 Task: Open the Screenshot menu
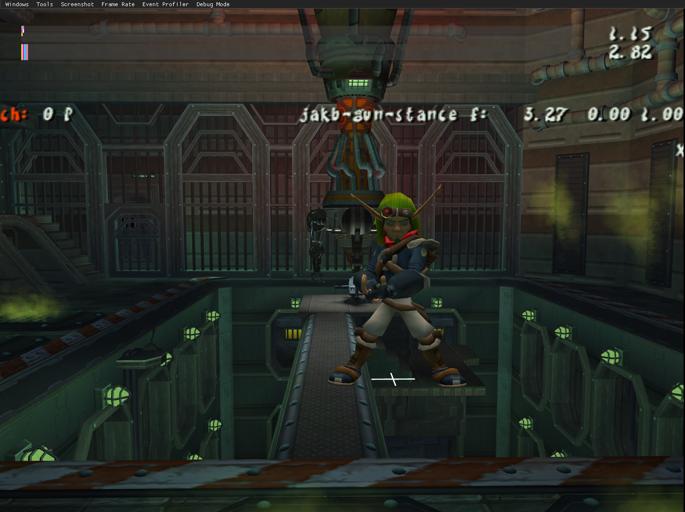(77, 4)
